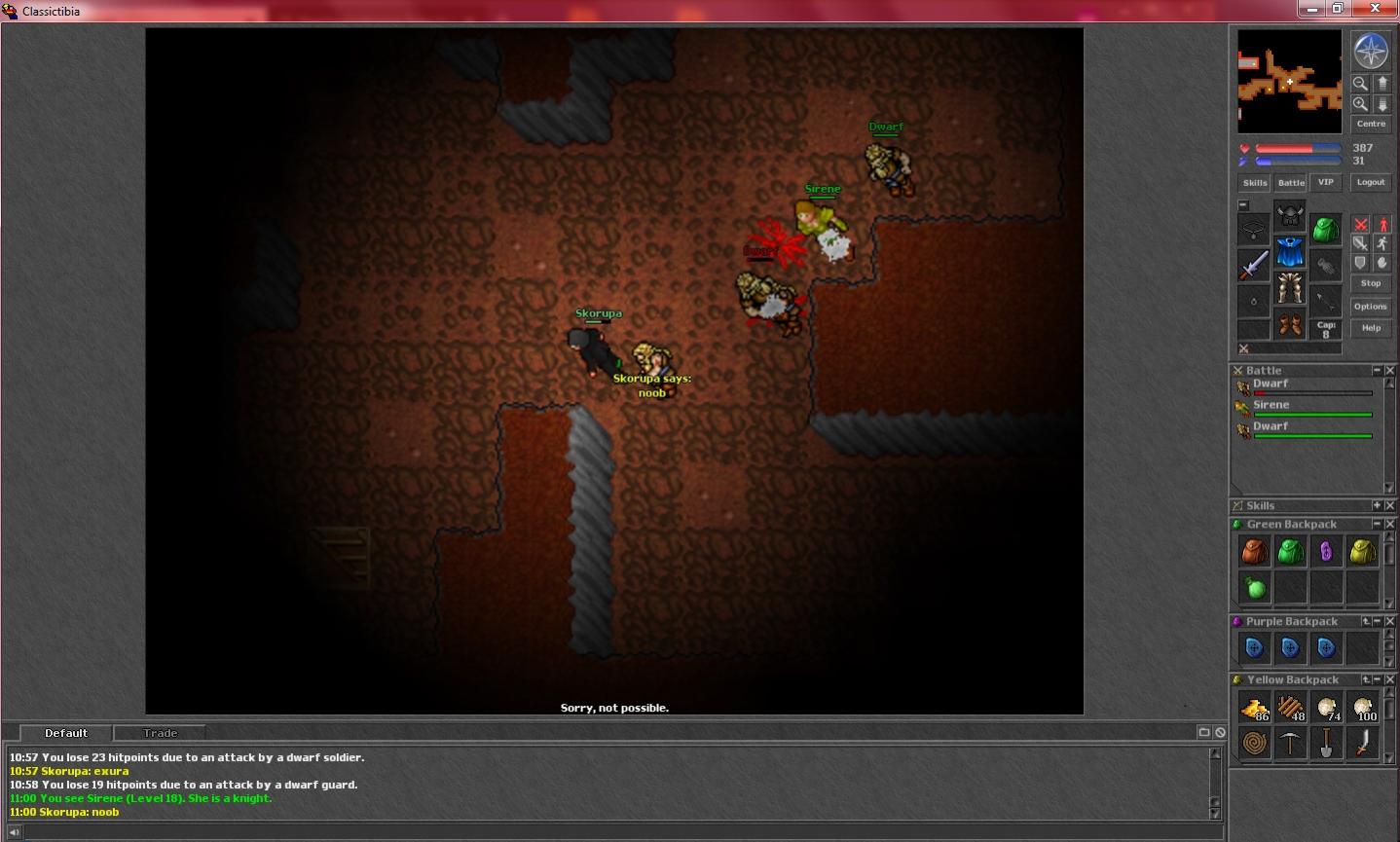The width and height of the screenshot is (1400, 842).
Task: Select the green potion flask in Green Backpack
Action: 1254,588
